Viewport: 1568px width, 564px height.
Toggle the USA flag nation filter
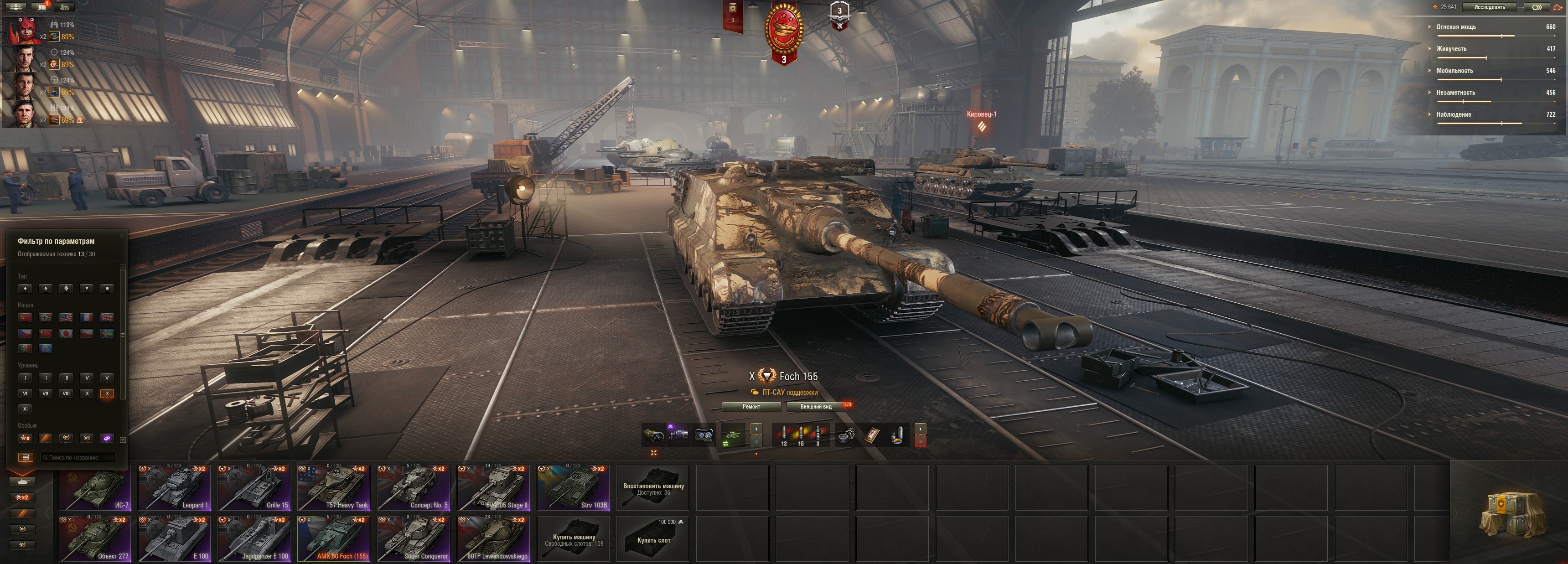pos(66,318)
